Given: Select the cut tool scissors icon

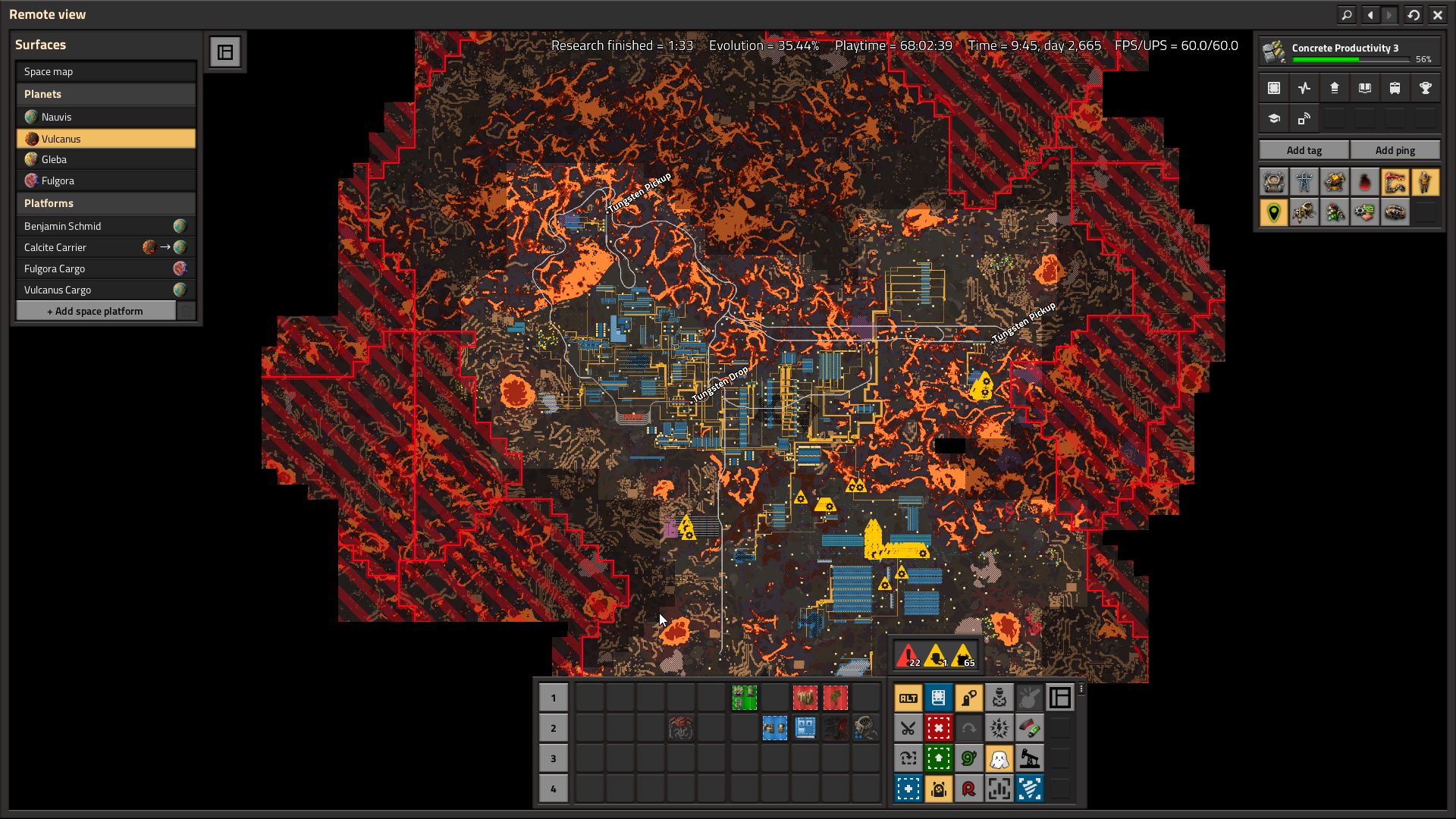Looking at the screenshot, I should coord(908,728).
